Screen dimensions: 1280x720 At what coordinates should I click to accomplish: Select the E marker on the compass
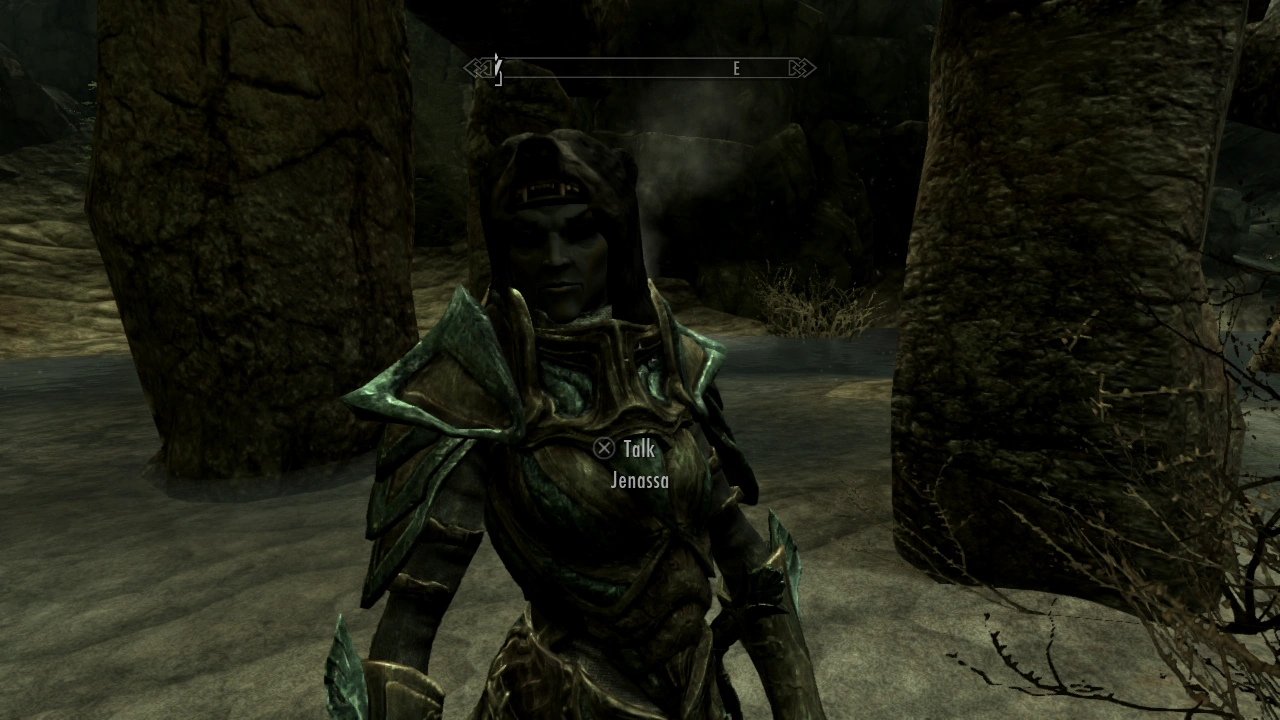(737, 68)
